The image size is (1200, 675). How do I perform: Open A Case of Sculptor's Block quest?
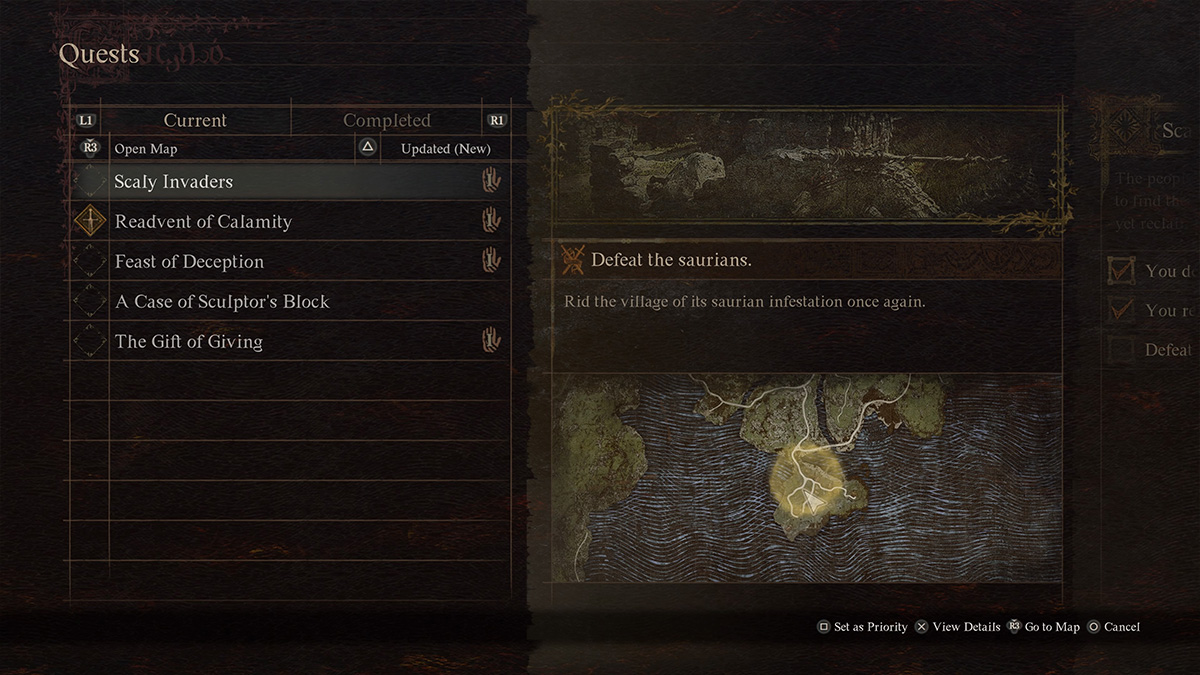coord(222,302)
